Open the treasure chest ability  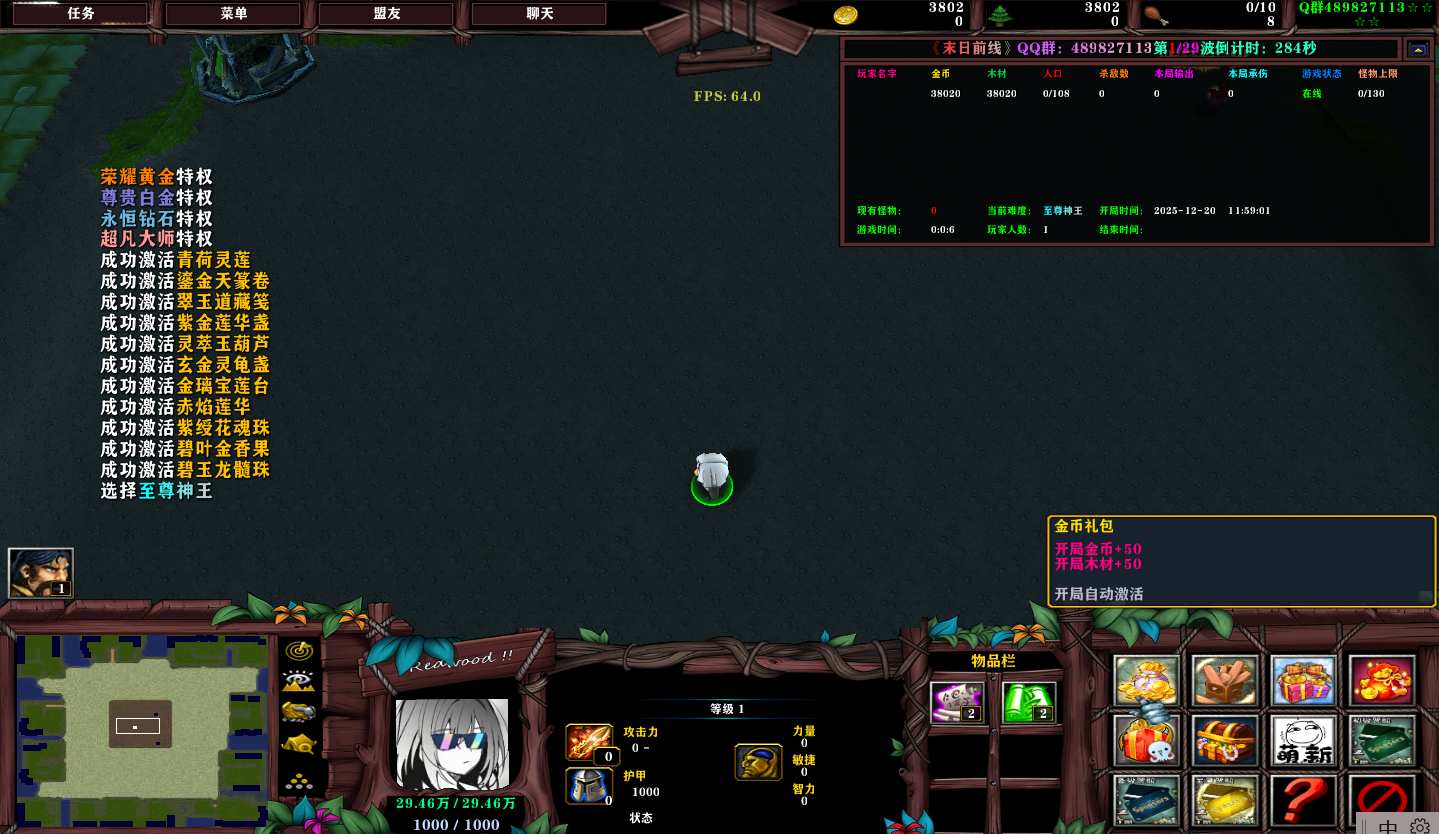(1225, 741)
